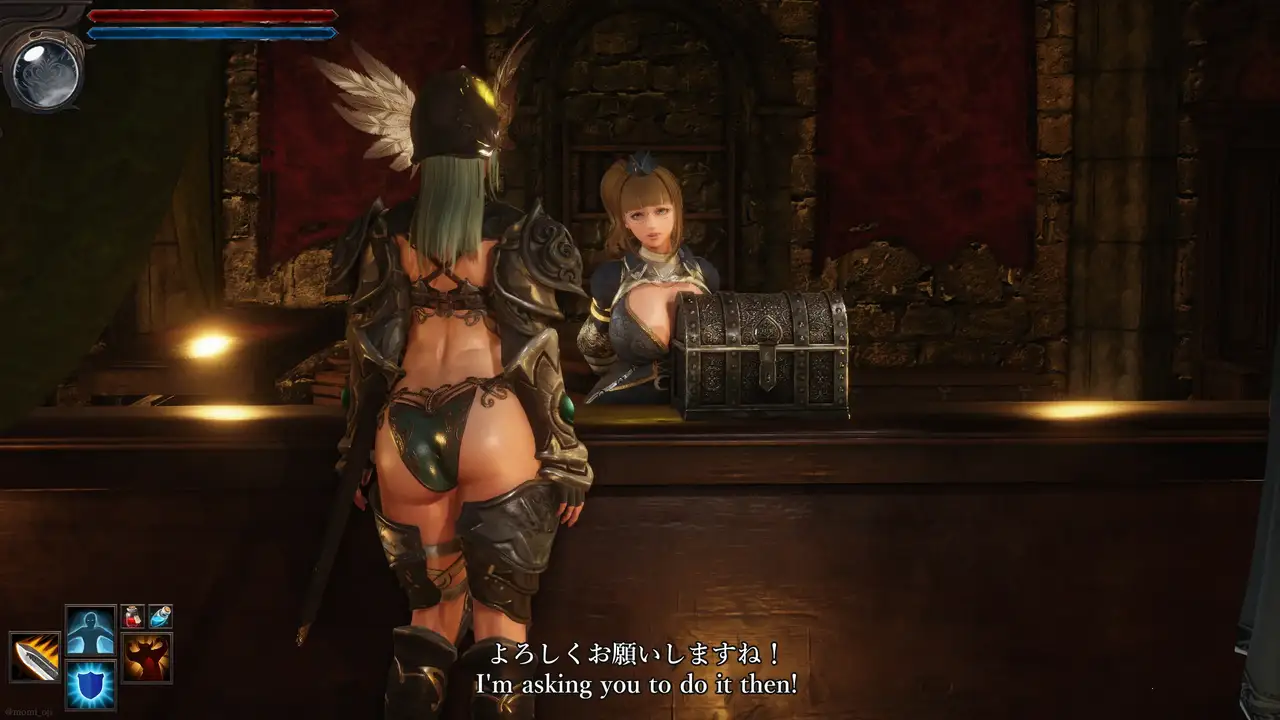Activate the flaming sword slash skill
The image size is (1280, 720).
[x=35, y=657]
